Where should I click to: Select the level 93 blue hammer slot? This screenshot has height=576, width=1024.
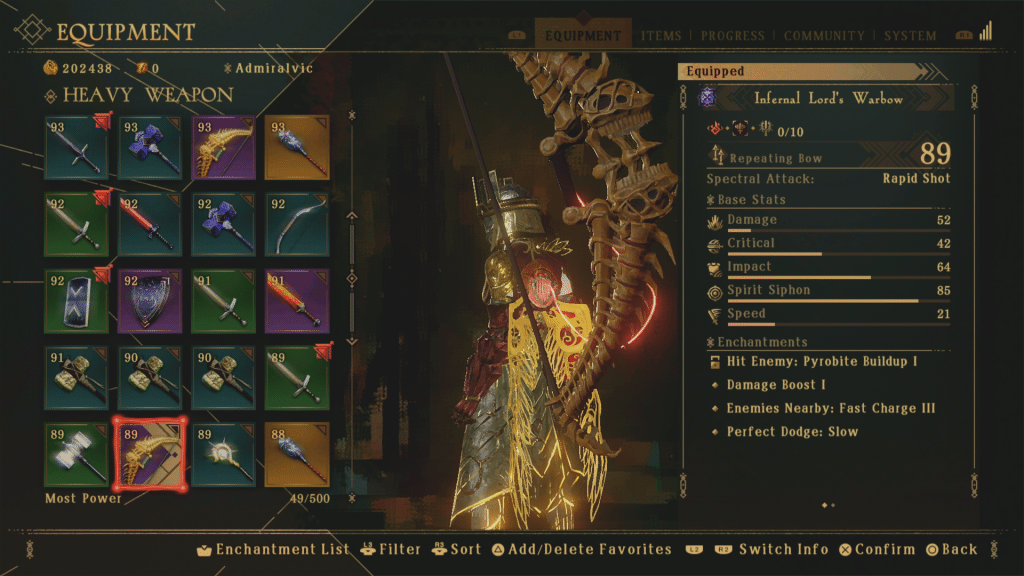pyautogui.click(x=150, y=148)
